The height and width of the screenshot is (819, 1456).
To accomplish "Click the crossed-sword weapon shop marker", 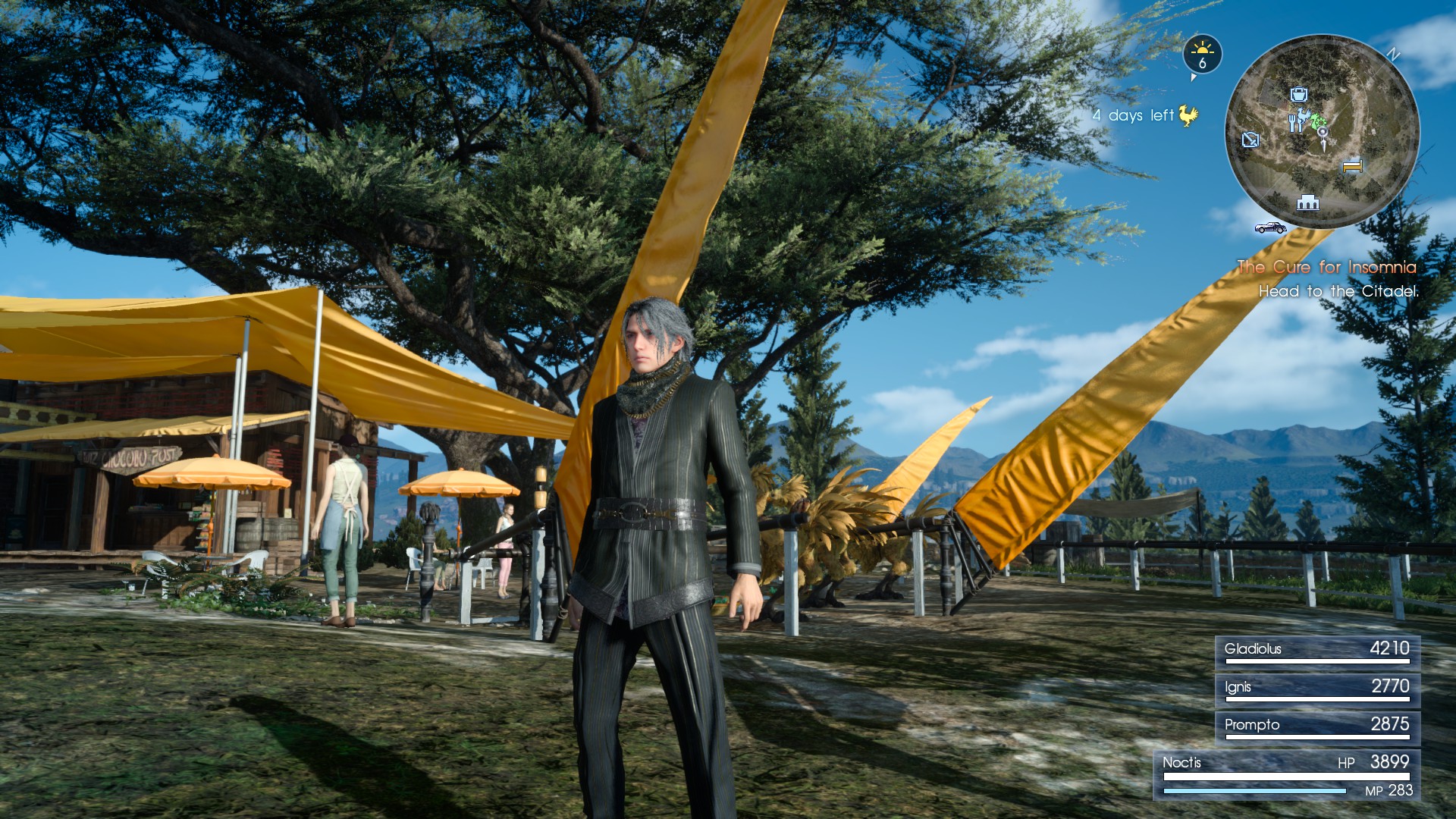I will (1250, 140).
